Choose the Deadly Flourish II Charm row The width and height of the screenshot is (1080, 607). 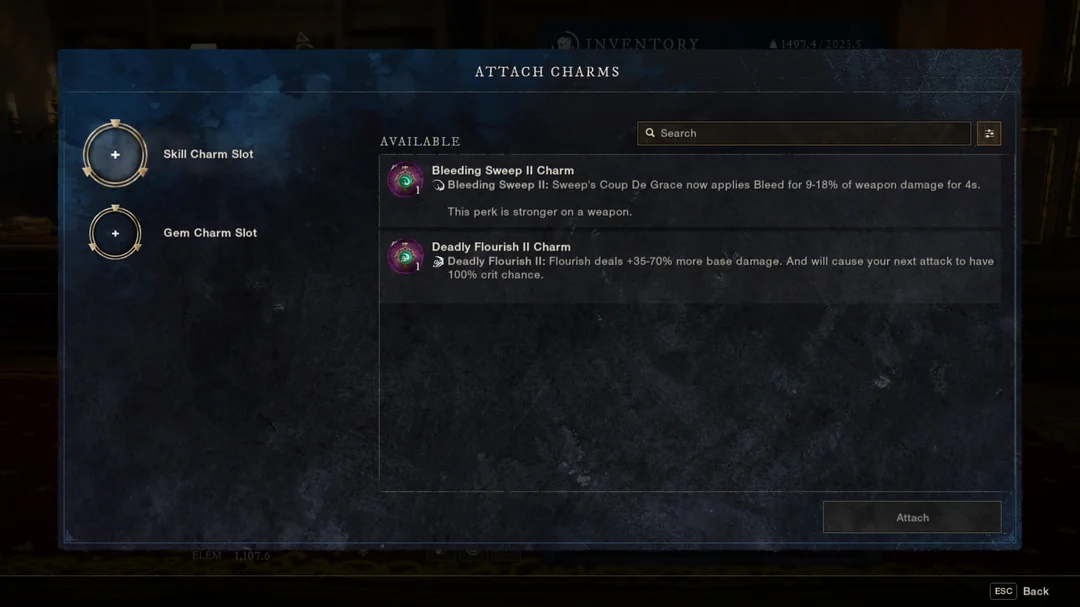pyautogui.click(x=689, y=262)
